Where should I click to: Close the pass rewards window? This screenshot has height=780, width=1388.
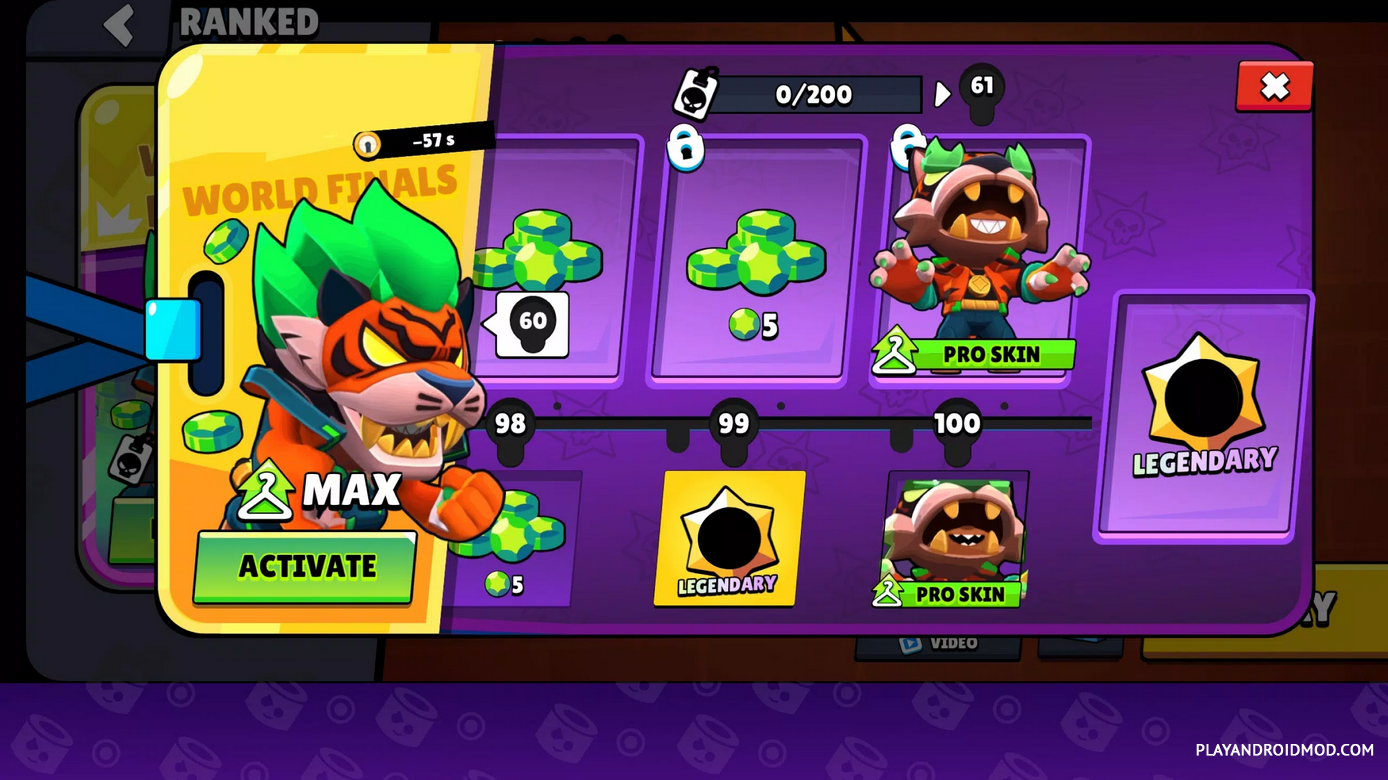[1274, 87]
